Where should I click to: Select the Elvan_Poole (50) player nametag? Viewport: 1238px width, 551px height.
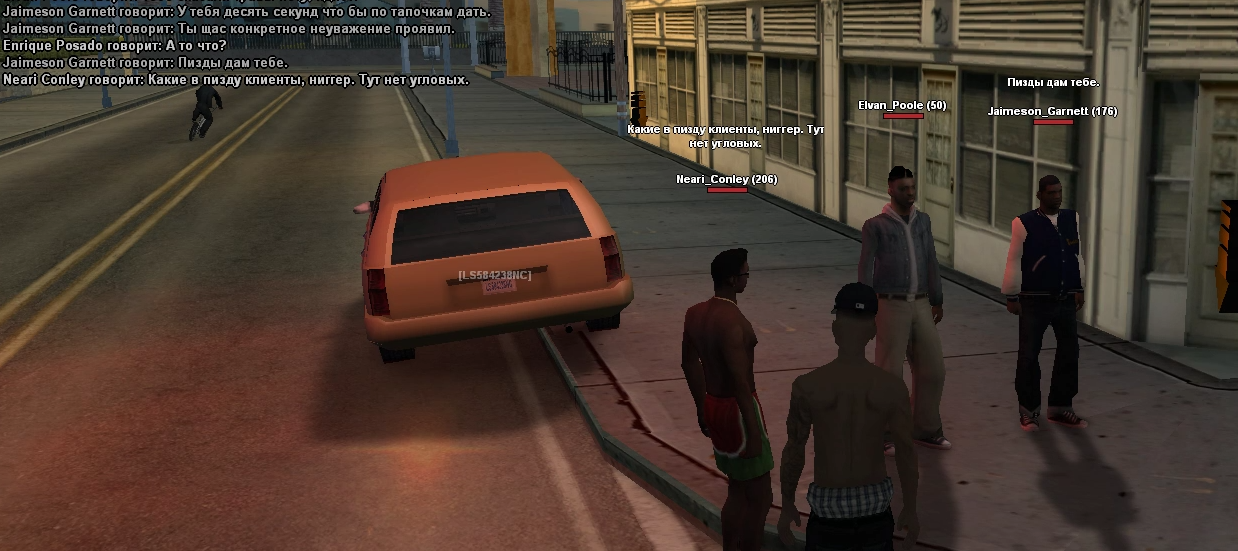click(901, 105)
